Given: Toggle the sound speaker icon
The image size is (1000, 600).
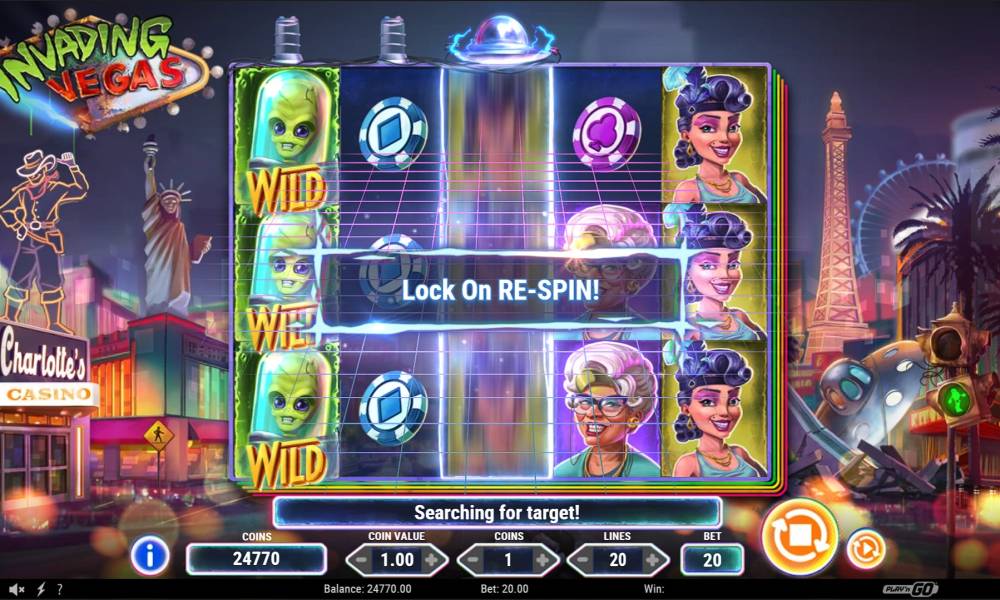Looking at the screenshot, I should 16,589.
